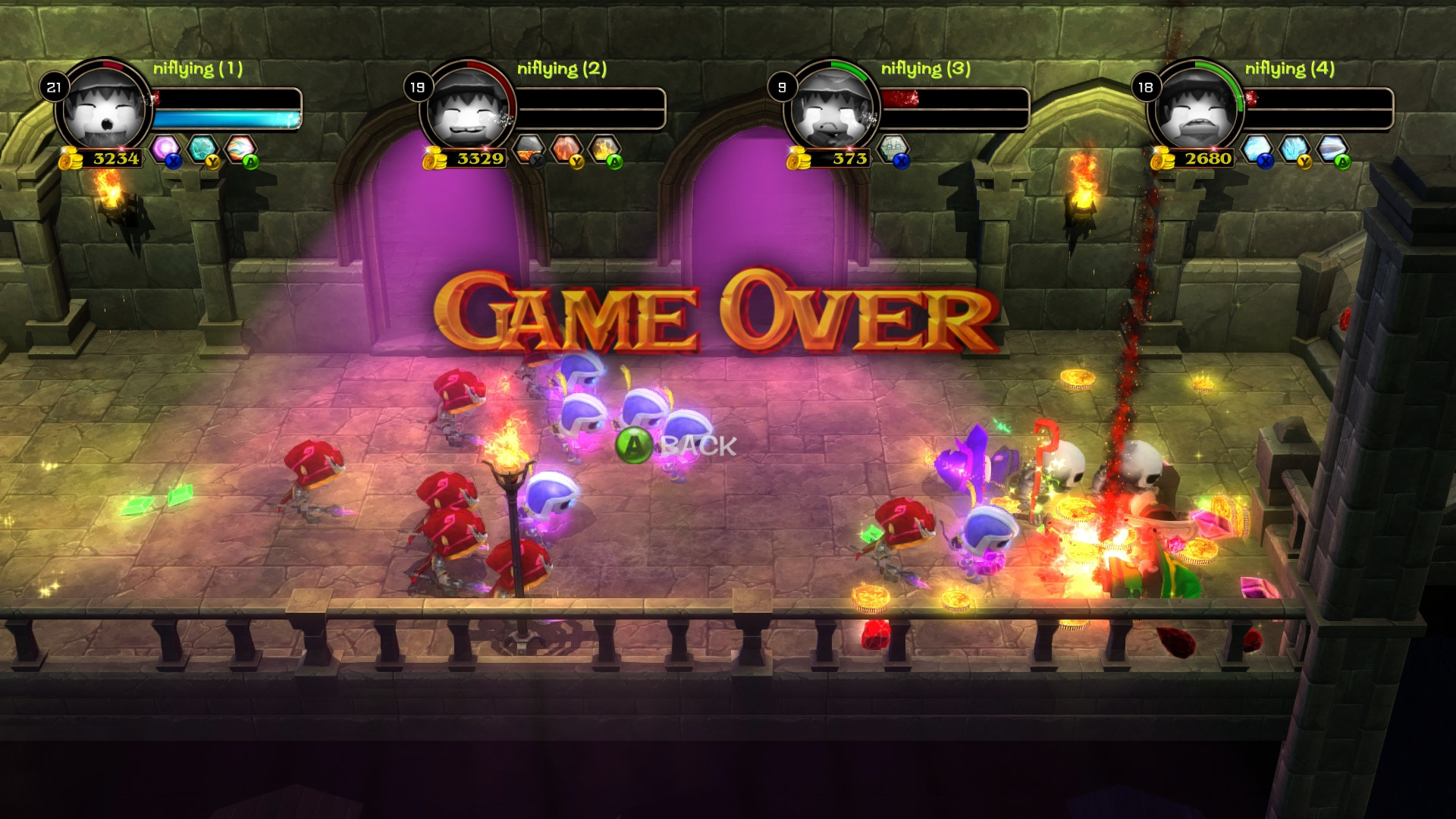1456x819 pixels.
Task: Click niflying (1)'s blue mana bar
Action: [x=224, y=117]
